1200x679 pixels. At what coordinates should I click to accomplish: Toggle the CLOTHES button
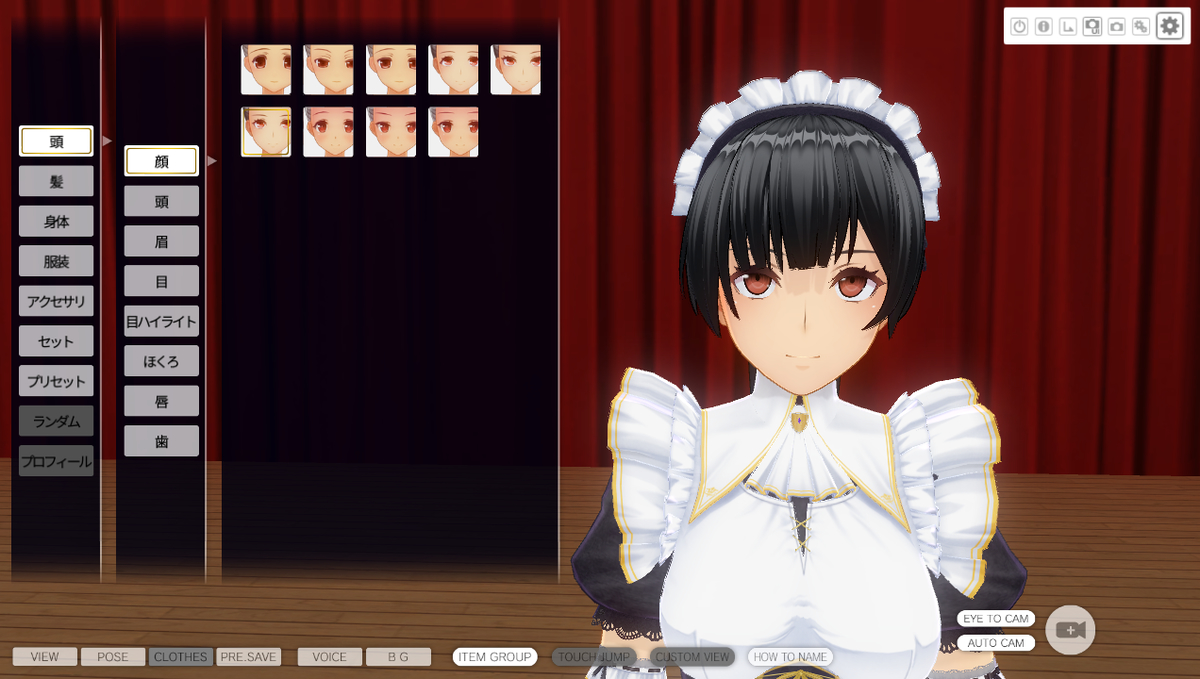(180, 657)
